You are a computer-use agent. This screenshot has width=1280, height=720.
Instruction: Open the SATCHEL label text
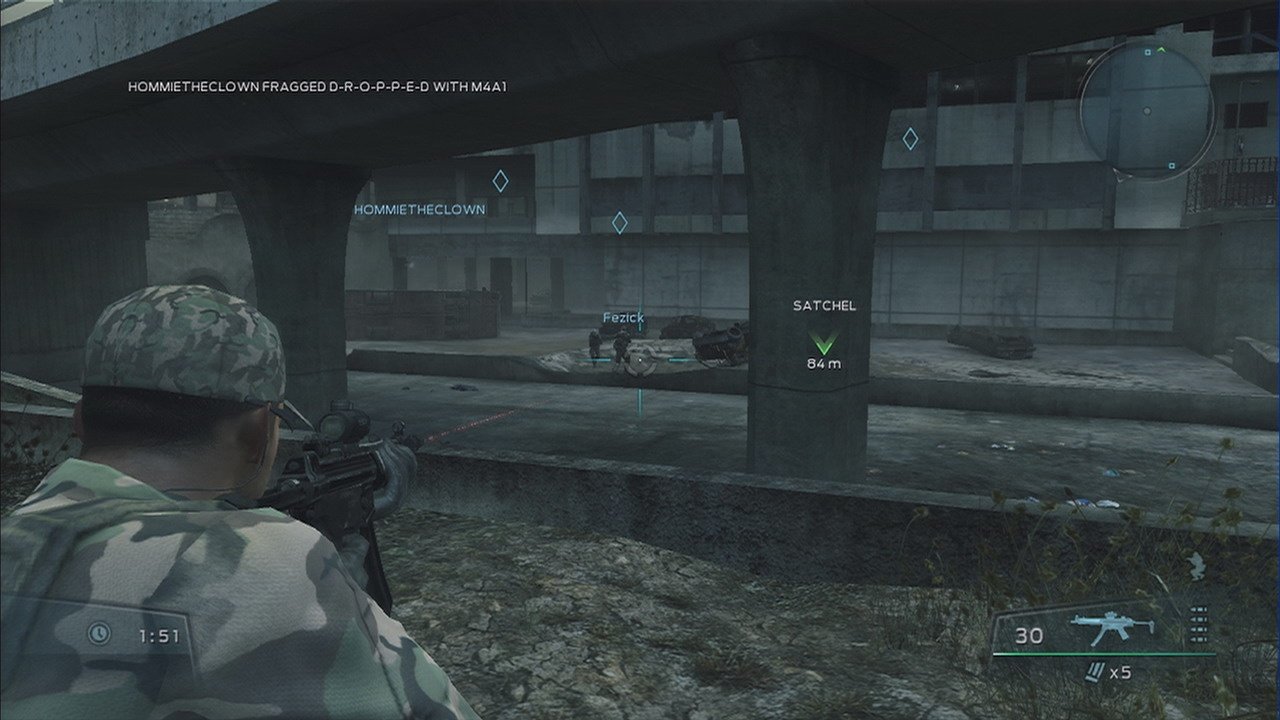click(823, 305)
